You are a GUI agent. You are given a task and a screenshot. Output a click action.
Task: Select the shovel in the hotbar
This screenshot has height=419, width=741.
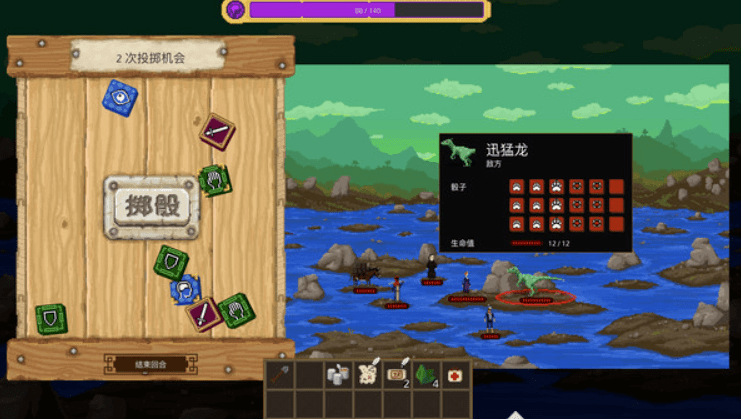pyautogui.click(x=279, y=374)
